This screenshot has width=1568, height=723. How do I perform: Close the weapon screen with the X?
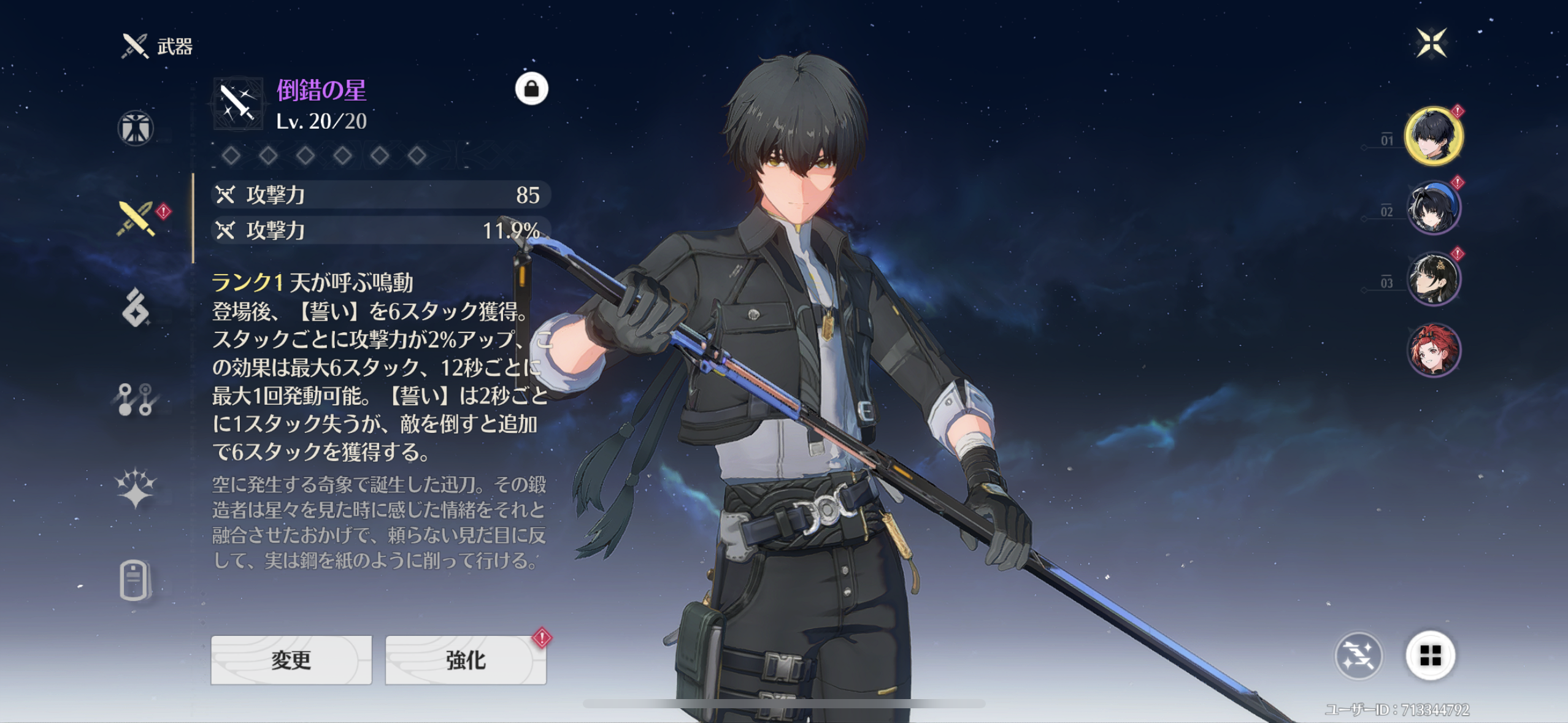click(x=1431, y=43)
